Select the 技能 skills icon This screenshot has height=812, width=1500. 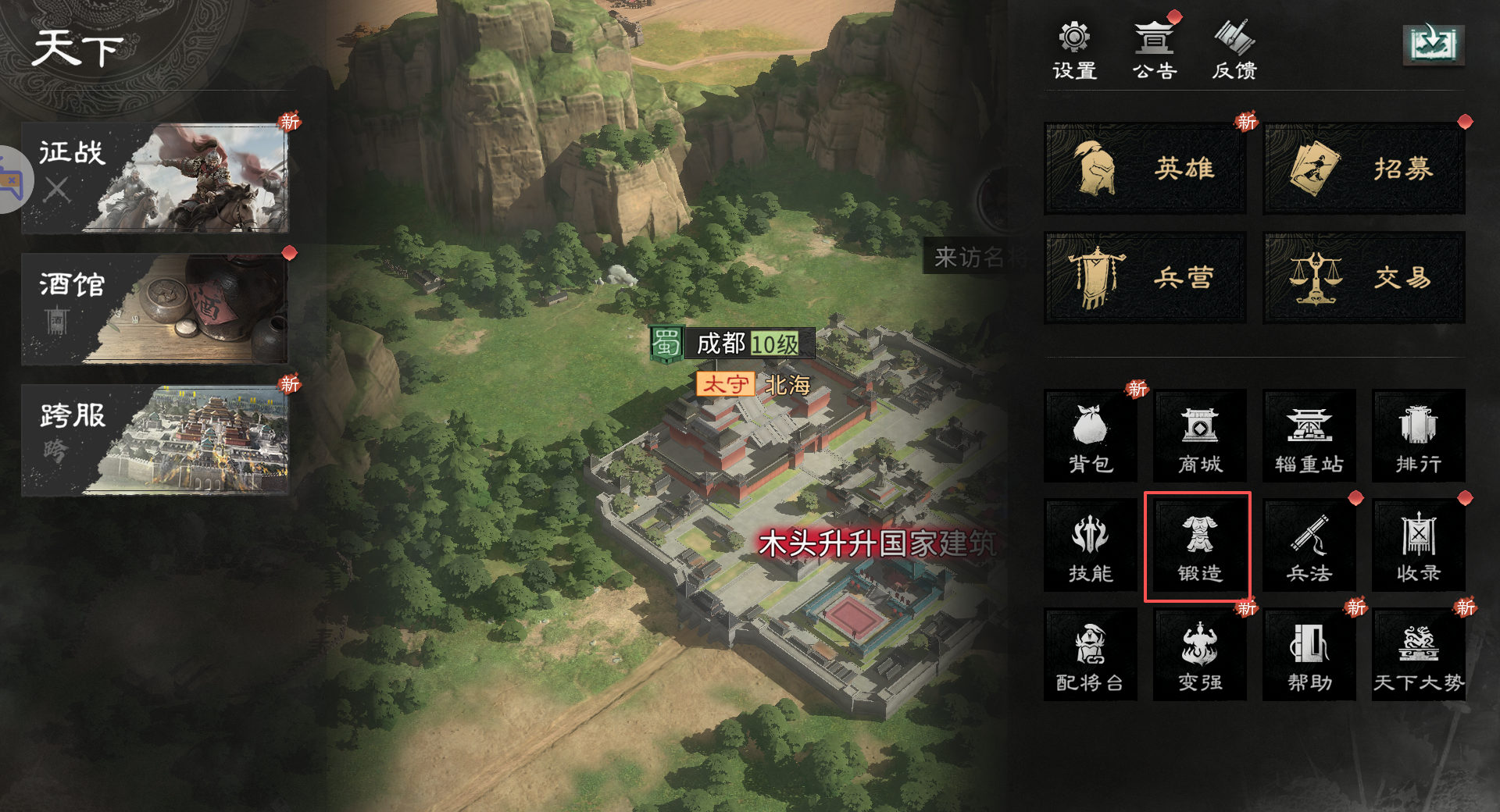pyautogui.click(x=1090, y=545)
